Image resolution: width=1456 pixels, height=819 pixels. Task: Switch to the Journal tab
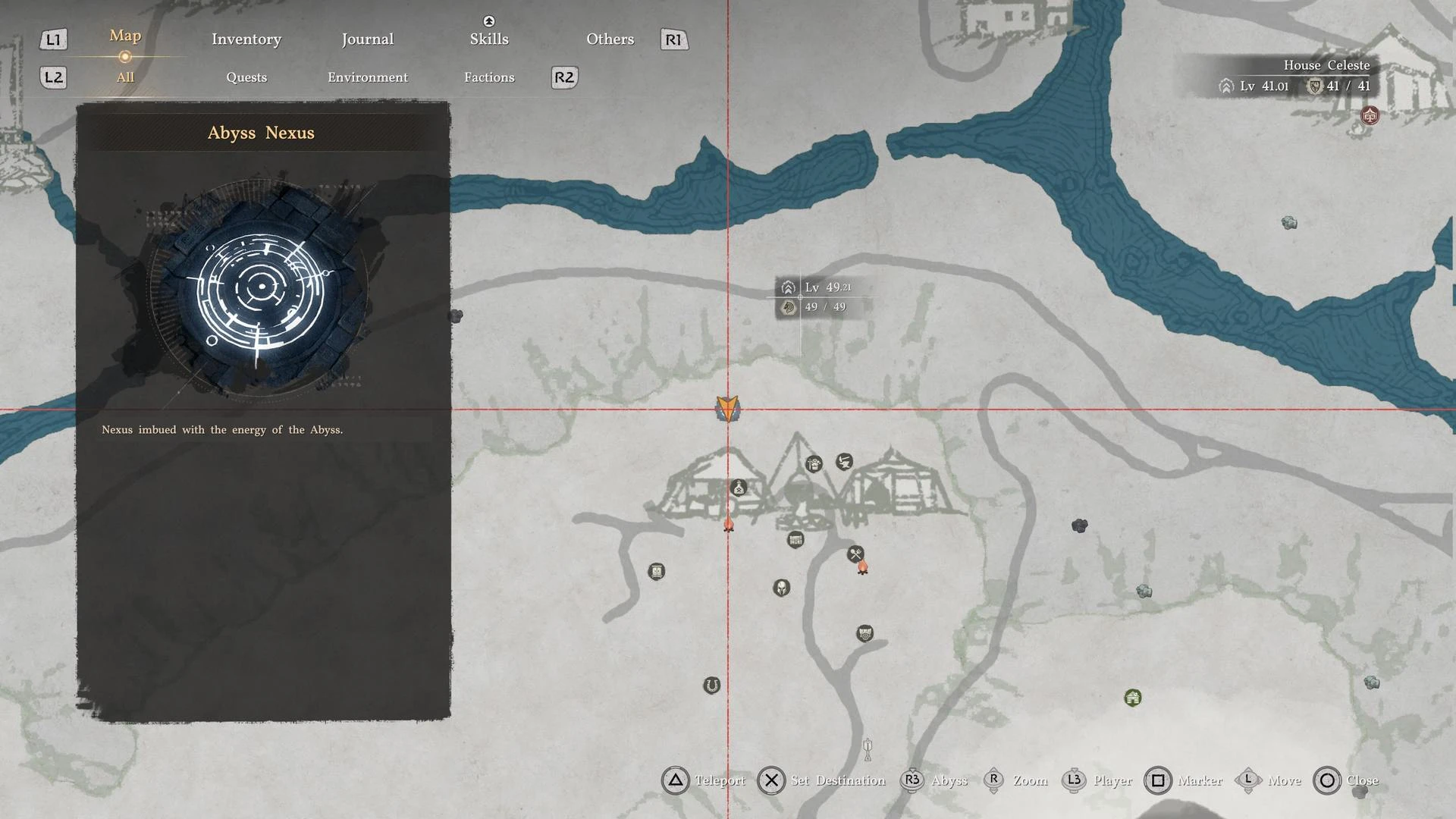pyautogui.click(x=367, y=39)
